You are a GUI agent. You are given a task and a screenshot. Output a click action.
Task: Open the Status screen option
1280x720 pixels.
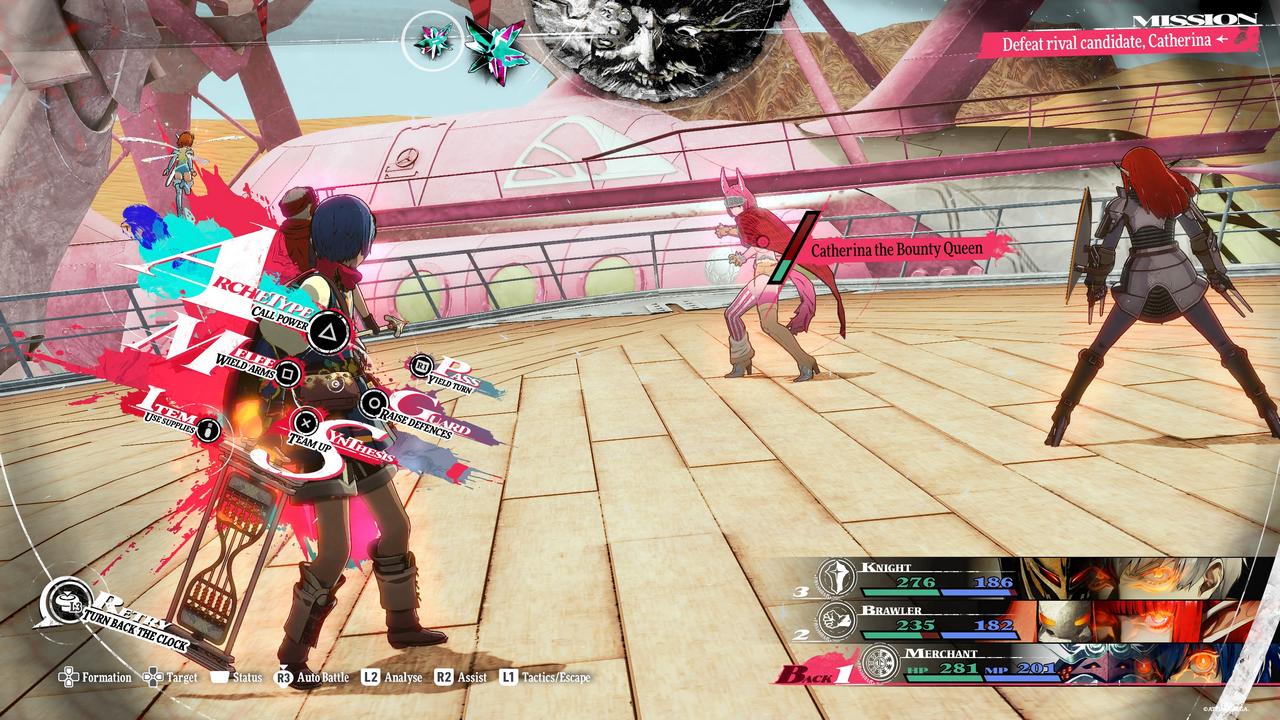click(x=235, y=677)
